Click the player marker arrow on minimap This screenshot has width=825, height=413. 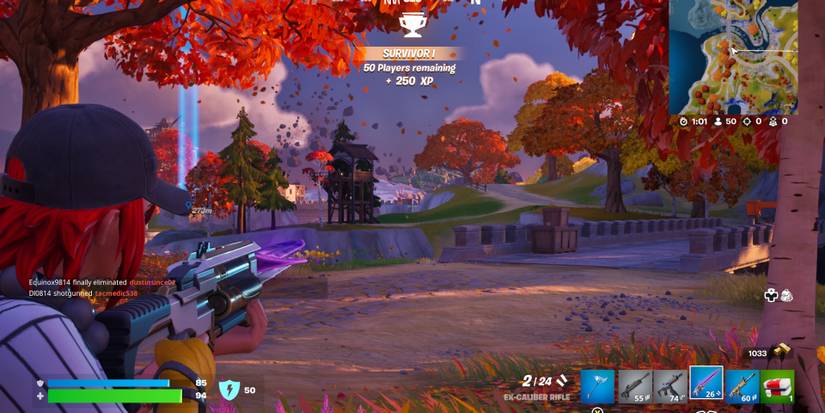[x=733, y=50]
